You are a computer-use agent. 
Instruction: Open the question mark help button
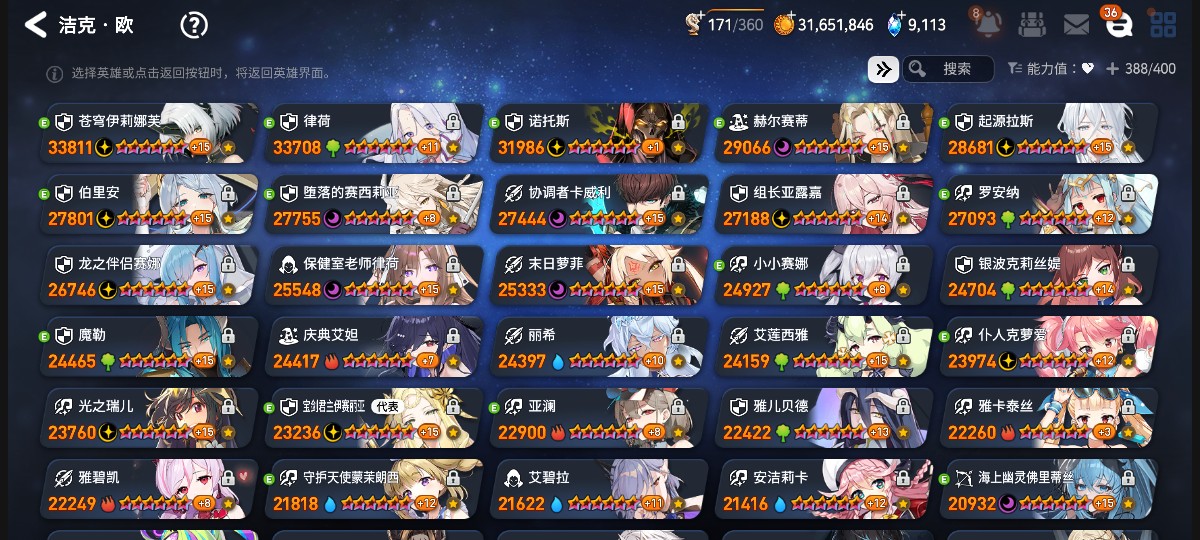click(194, 25)
